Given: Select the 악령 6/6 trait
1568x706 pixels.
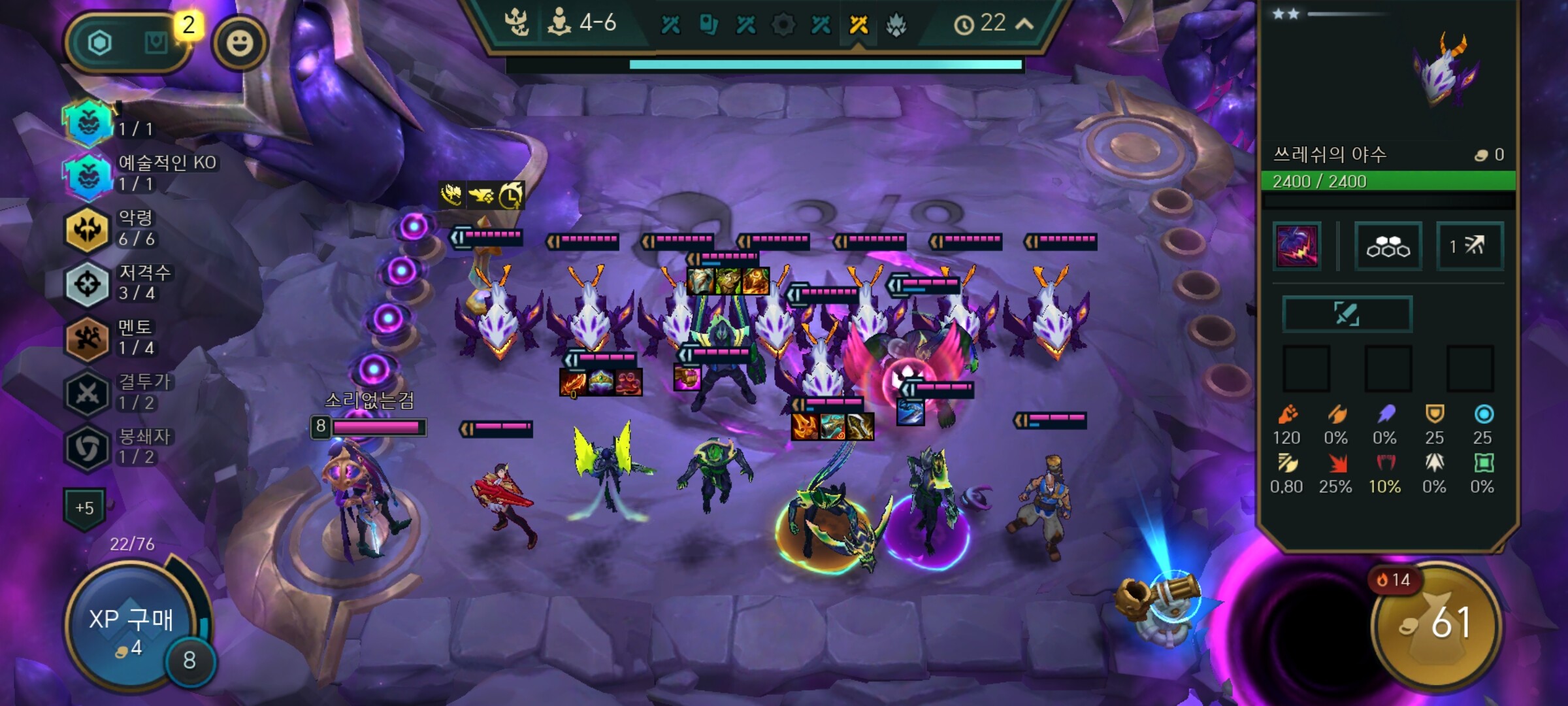Looking at the screenshot, I should pyautogui.click(x=88, y=229).
